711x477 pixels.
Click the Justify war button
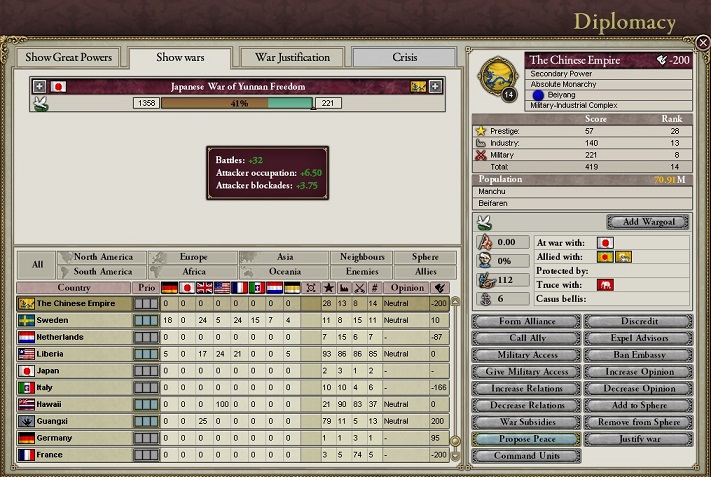pyautogui.click(x=638, y=439)
